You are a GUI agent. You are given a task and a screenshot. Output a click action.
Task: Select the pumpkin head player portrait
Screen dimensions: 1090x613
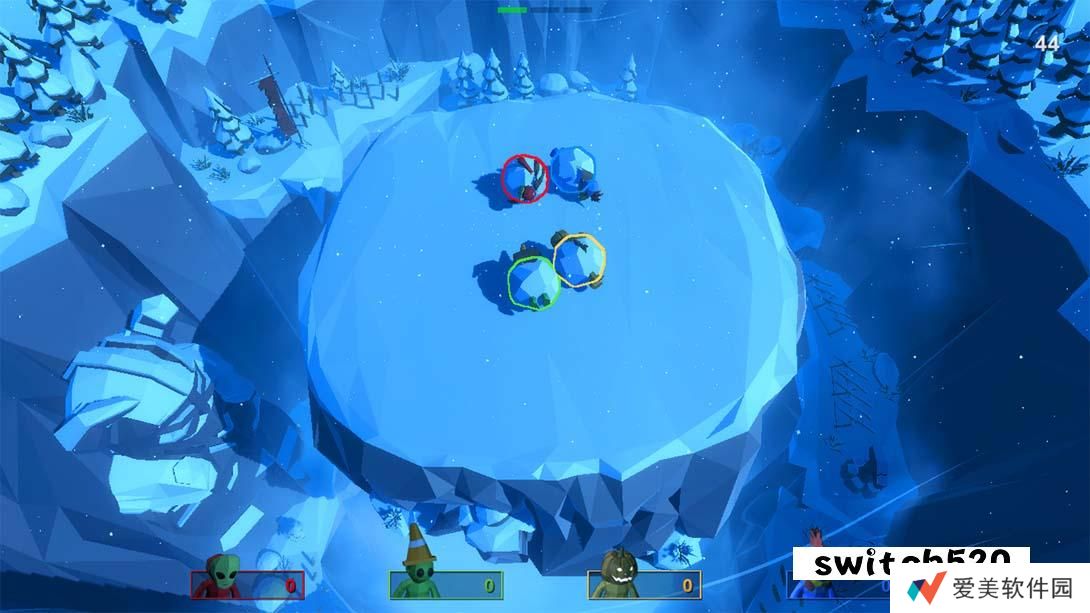[x=616, y=573]
